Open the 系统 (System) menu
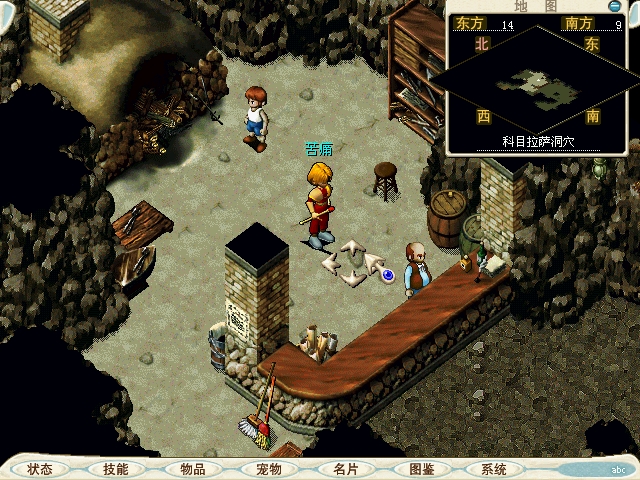Viewport: 640px width, 480px height. click(493, 469)
